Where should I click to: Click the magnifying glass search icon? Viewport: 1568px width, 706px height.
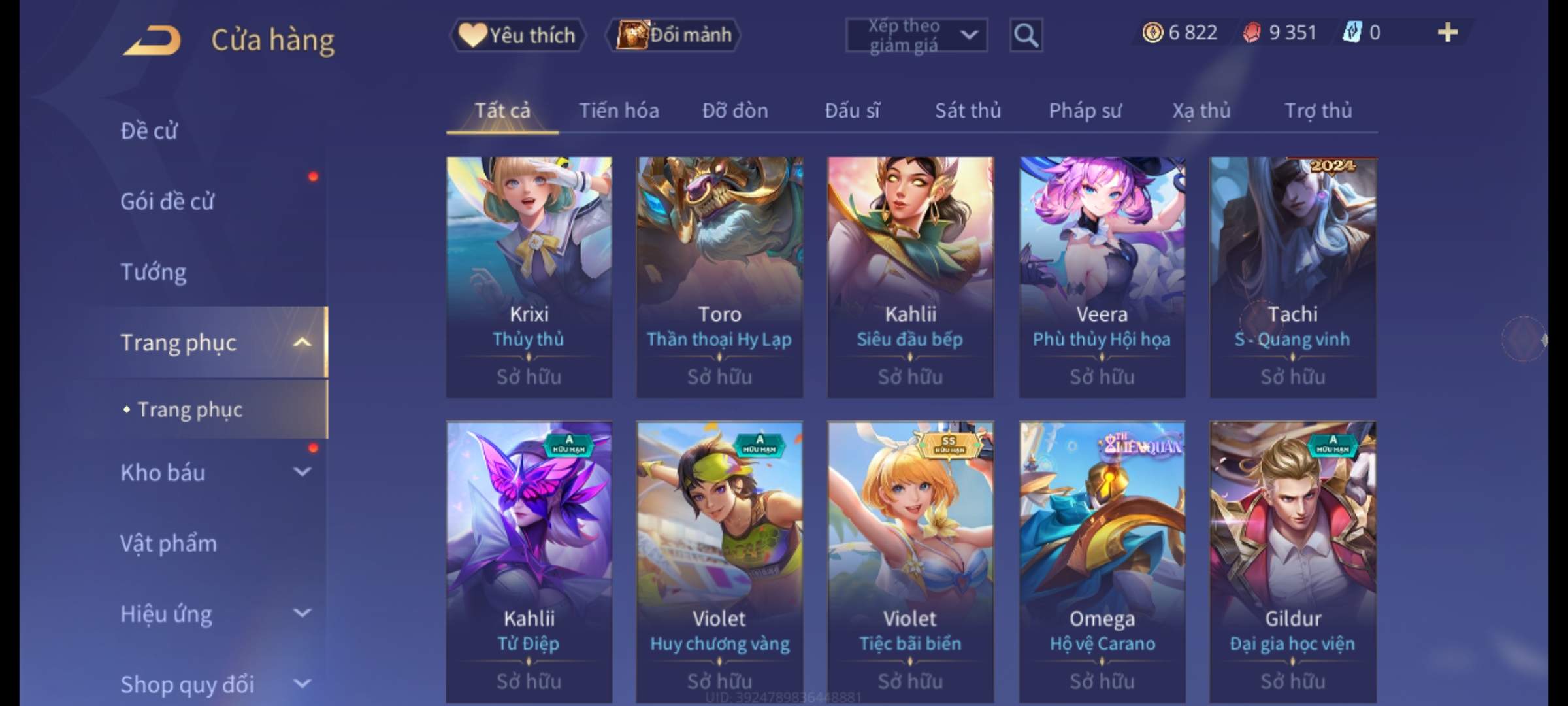pos(1026,35)
